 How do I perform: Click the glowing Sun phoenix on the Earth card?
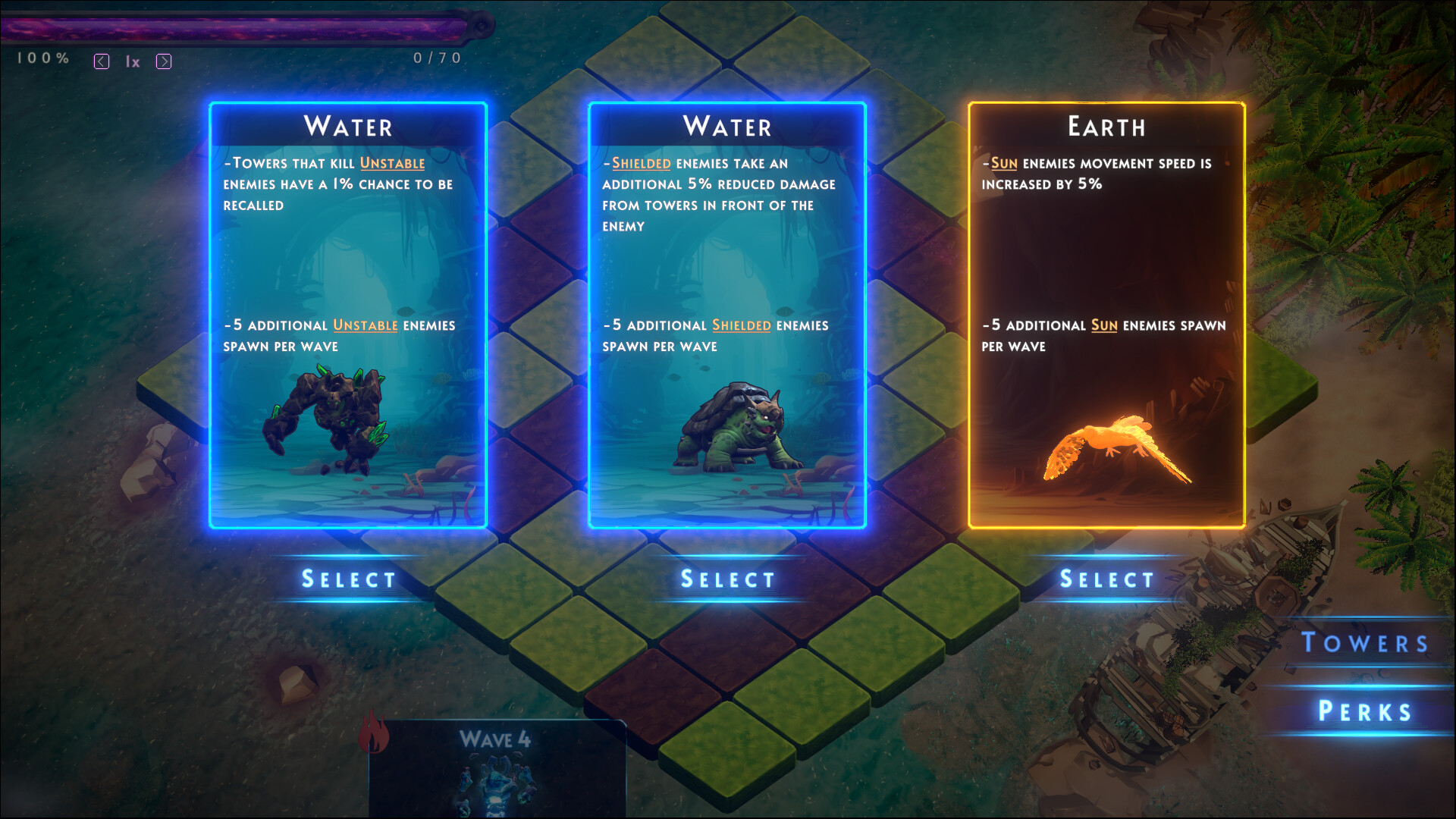coord(1115,447)
